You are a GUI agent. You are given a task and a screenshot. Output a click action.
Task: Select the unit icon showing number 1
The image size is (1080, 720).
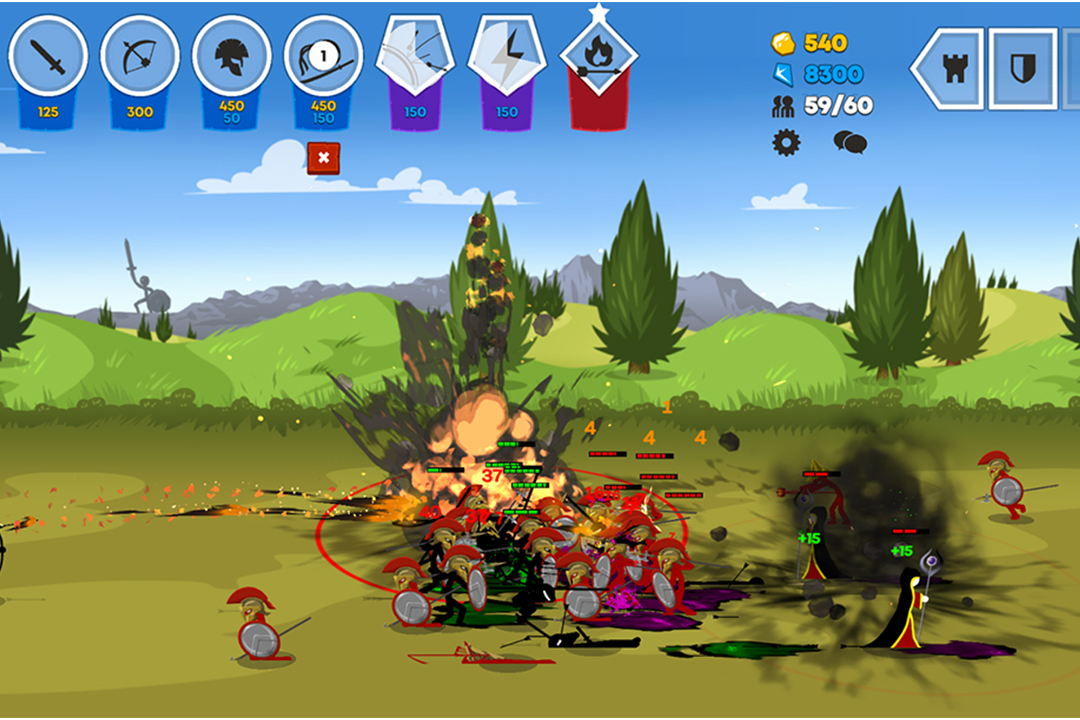coord(323,58)
